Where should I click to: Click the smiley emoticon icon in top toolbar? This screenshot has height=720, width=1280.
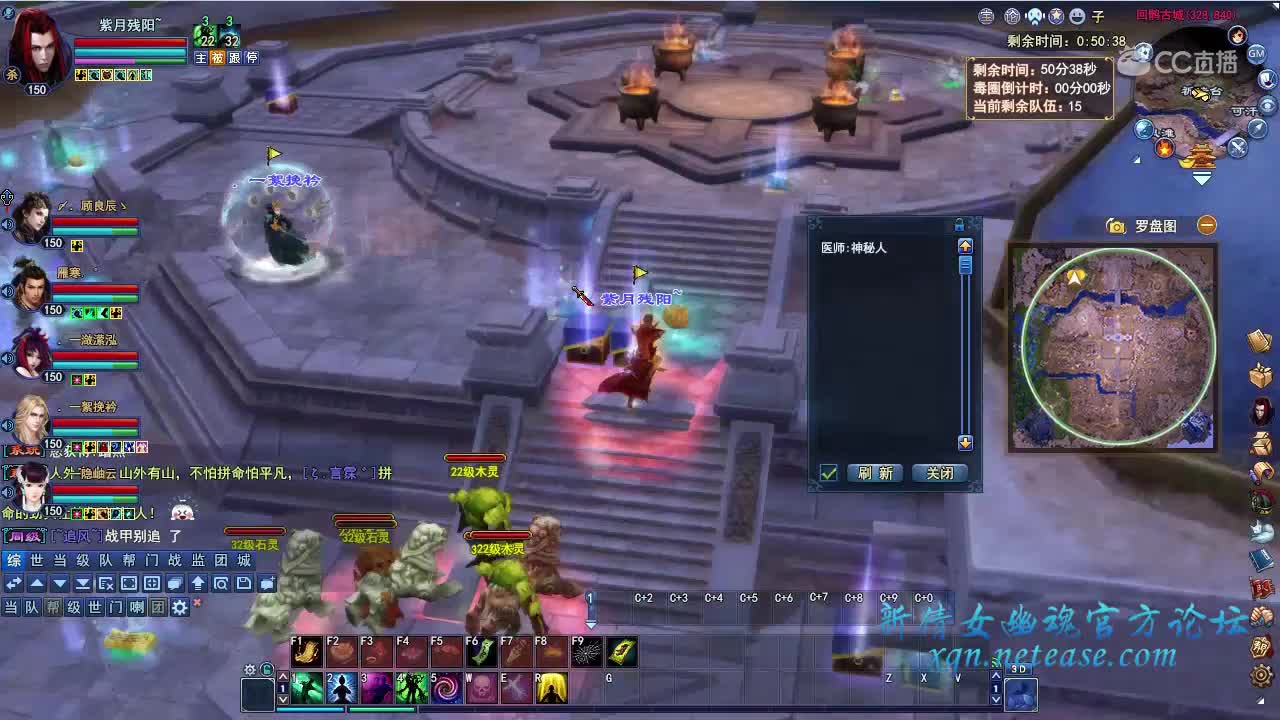coord(1076,16)
